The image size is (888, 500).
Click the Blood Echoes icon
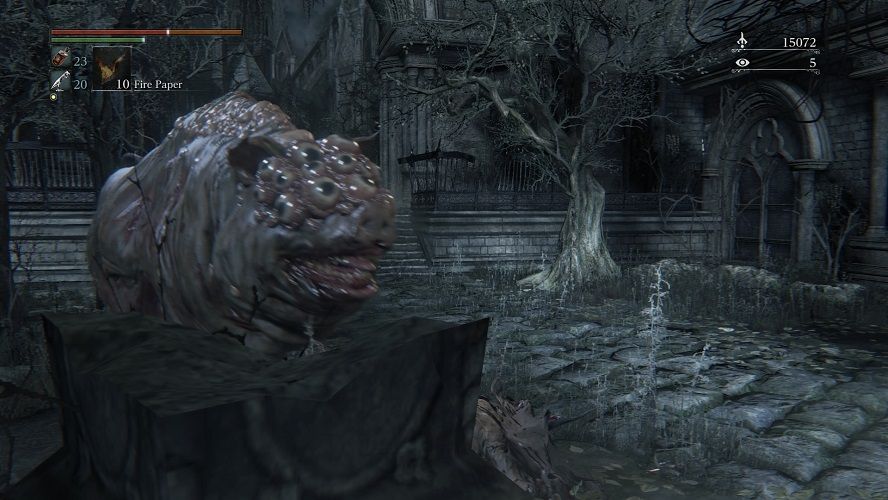742,42
